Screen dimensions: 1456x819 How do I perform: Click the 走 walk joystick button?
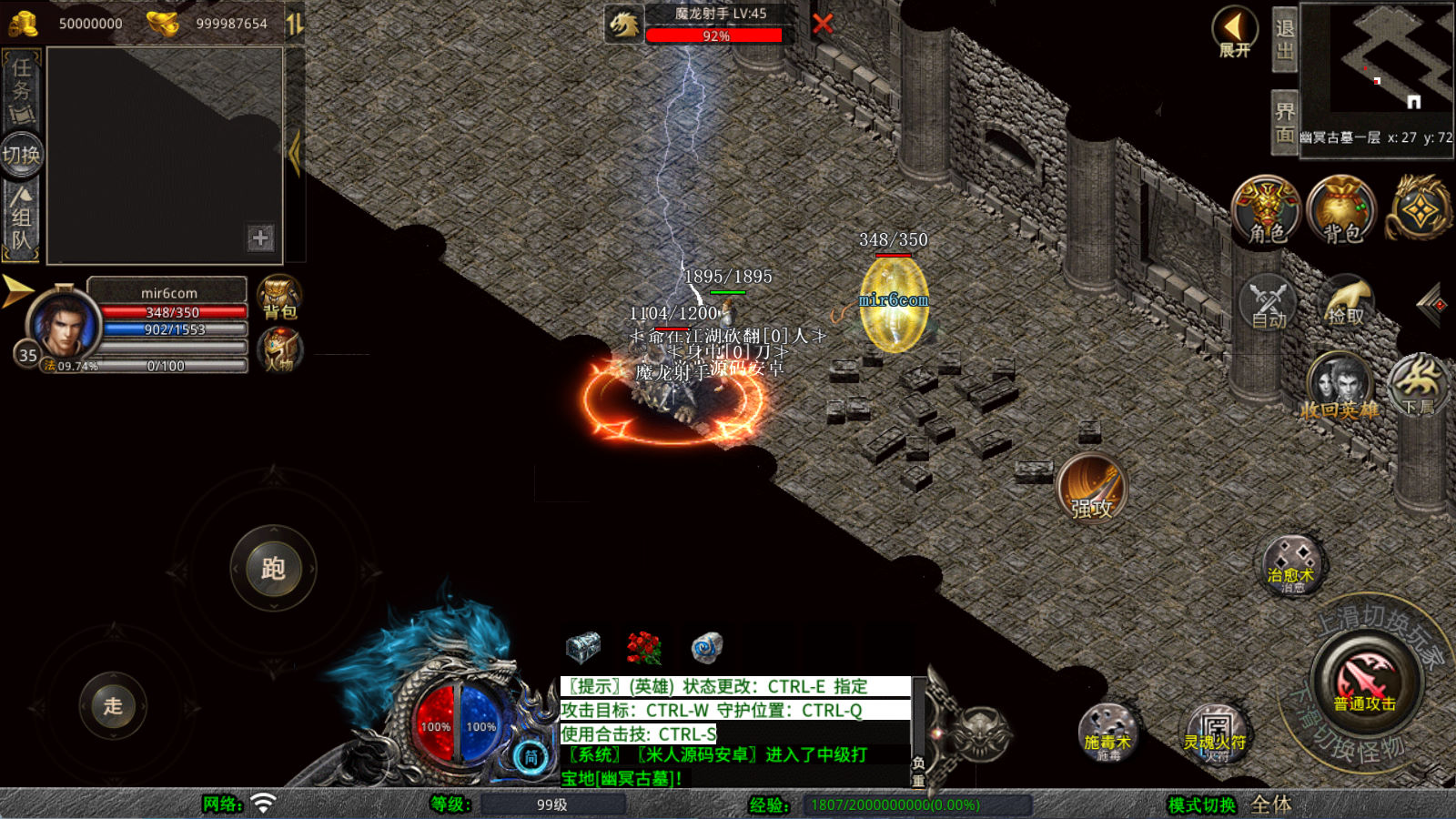coord(113,705)
